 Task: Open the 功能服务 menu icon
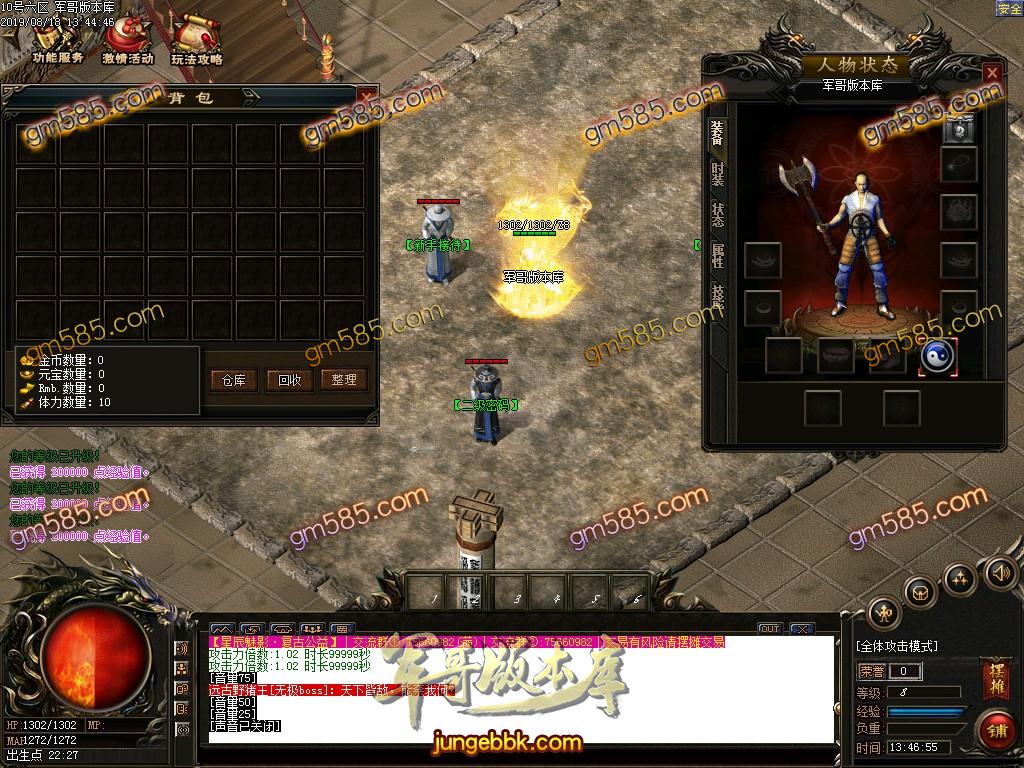point(57,42)
